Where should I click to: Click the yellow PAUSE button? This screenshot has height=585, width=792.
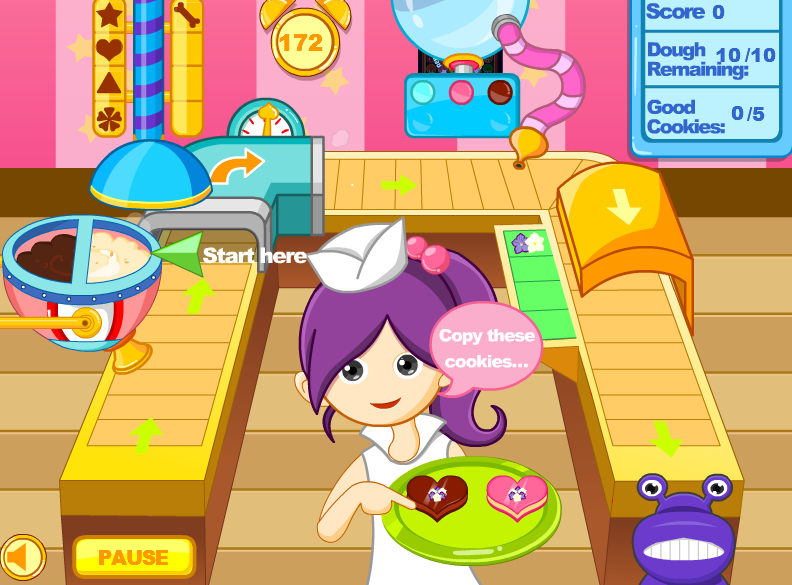133,556
